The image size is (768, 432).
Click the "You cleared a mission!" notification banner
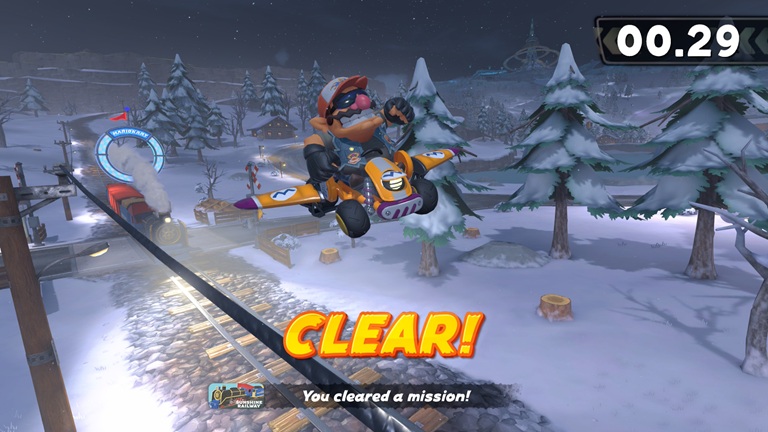click(x=385, y=396)
